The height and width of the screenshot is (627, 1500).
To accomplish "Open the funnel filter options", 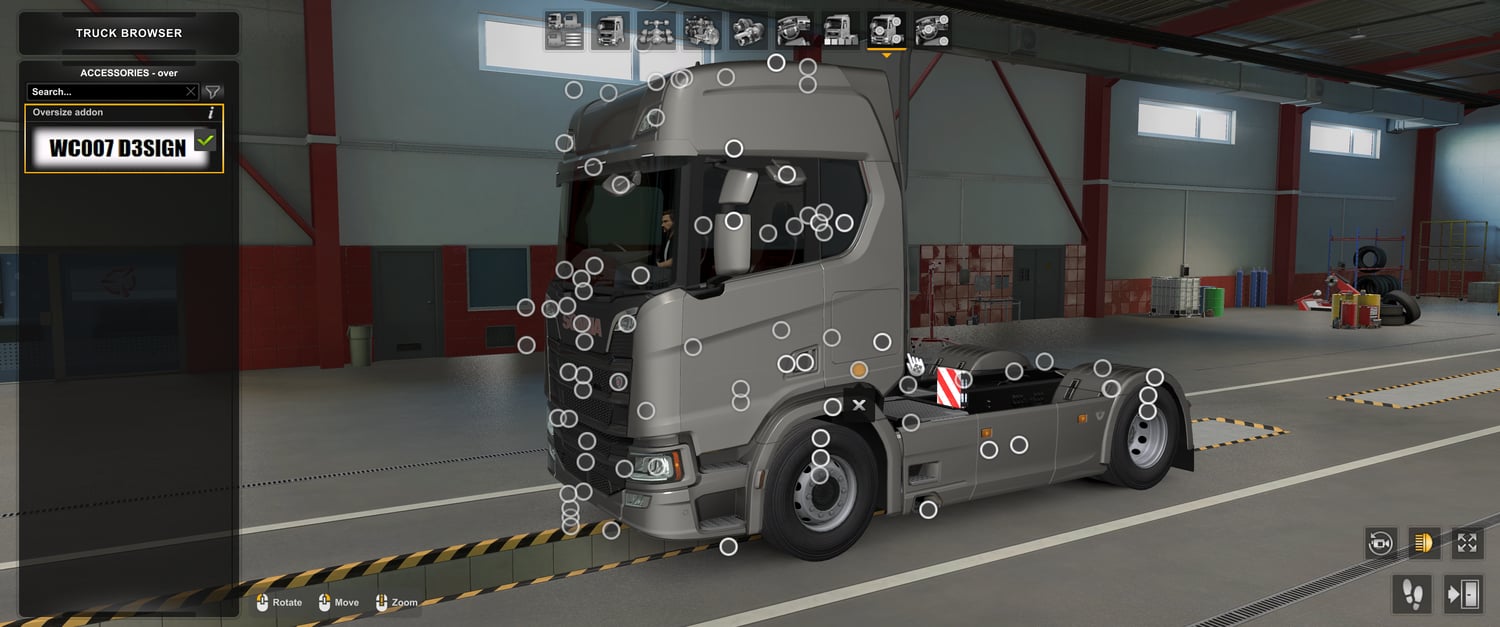I will (x=213, y=92).
